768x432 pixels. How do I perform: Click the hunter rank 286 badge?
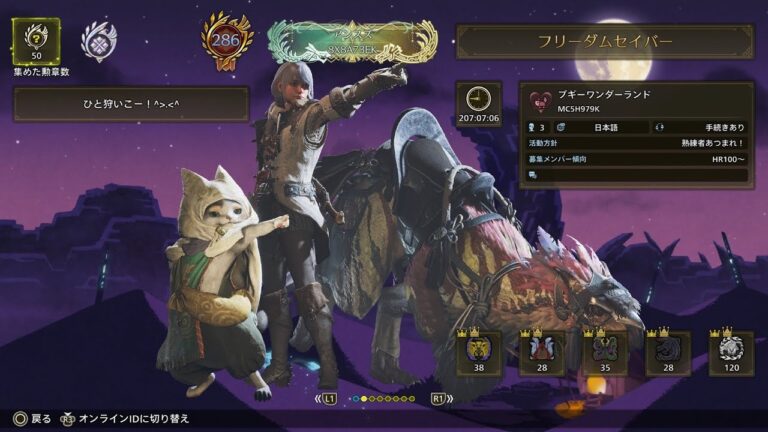click(226, 41)
